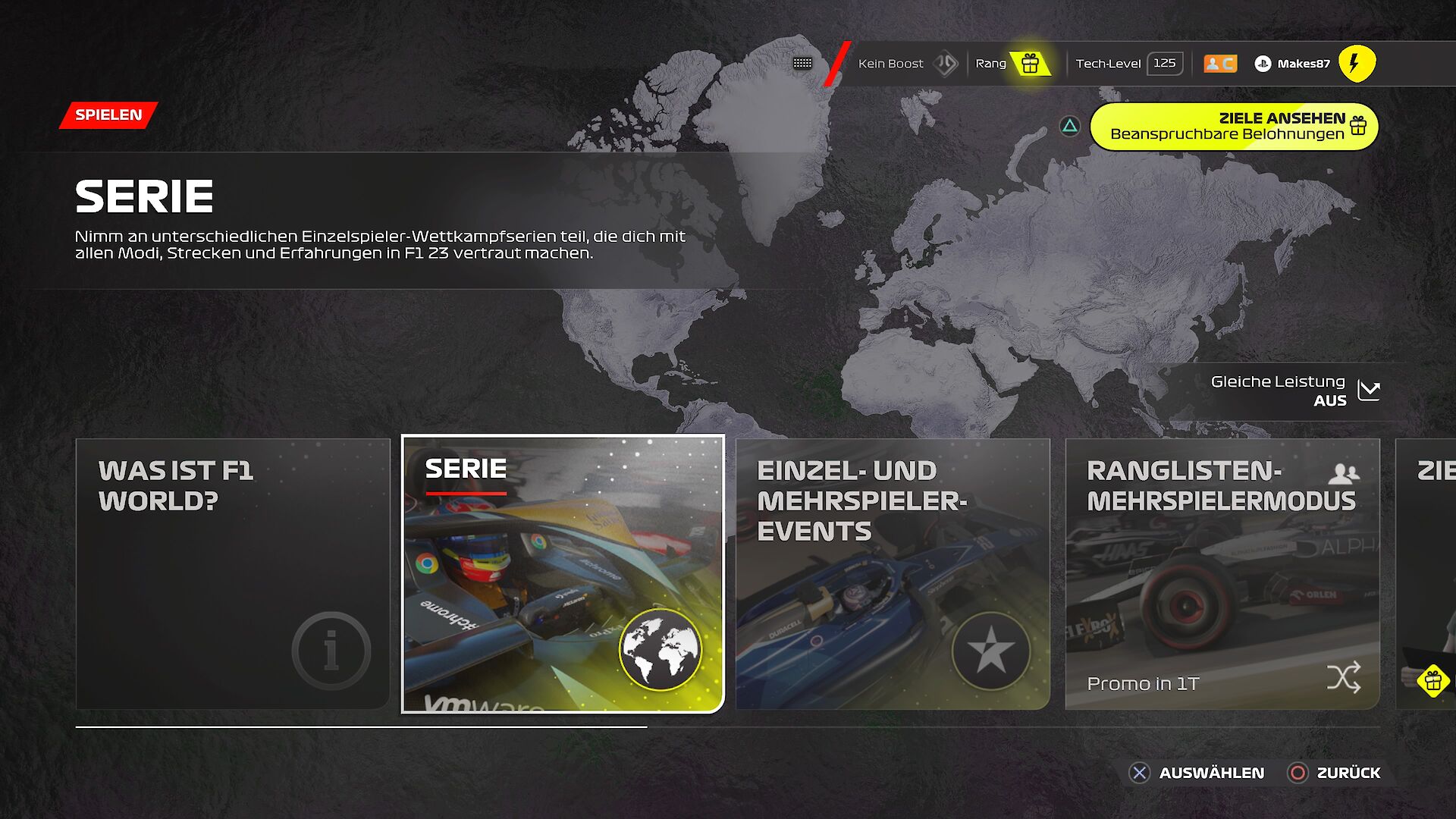Screen dimensions: 1456x819
Task: Select the partially visible Ziele tile
Action: tap(1427, 574)
